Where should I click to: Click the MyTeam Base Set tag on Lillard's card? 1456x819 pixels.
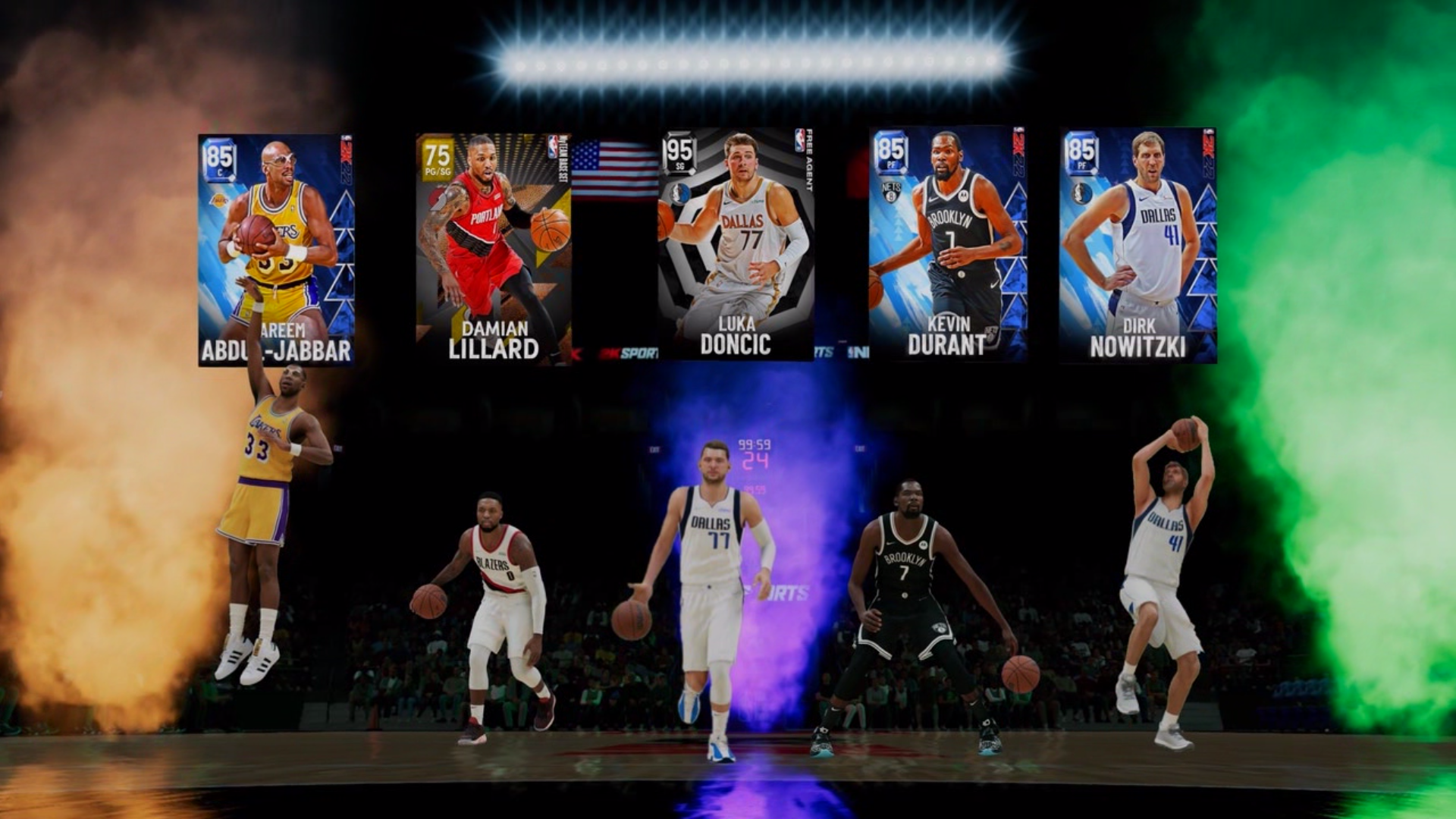click(563, 159)
